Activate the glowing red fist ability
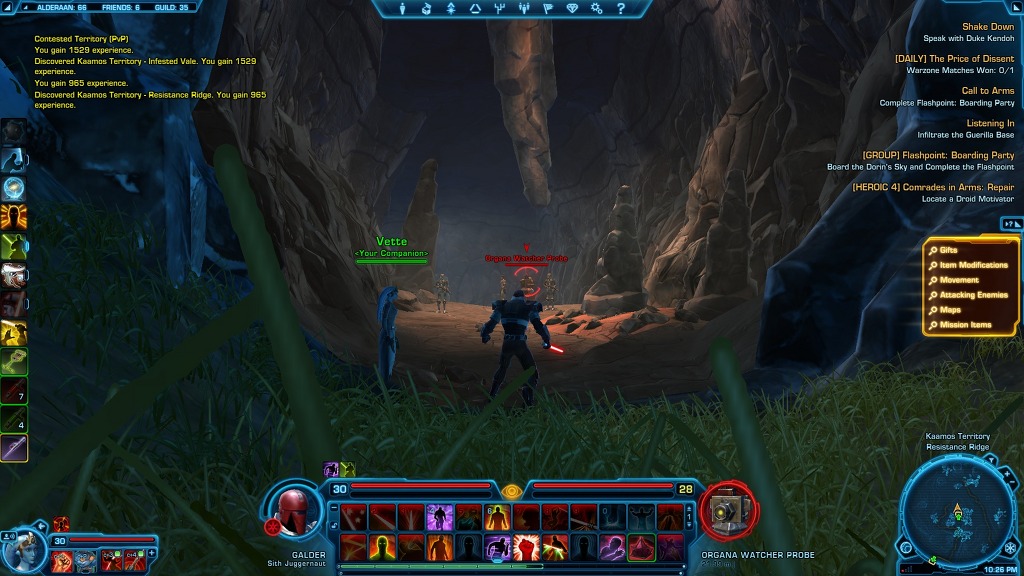Image resolution: width=1024 pixels, height=576 pixels. (x=526, y=547)
